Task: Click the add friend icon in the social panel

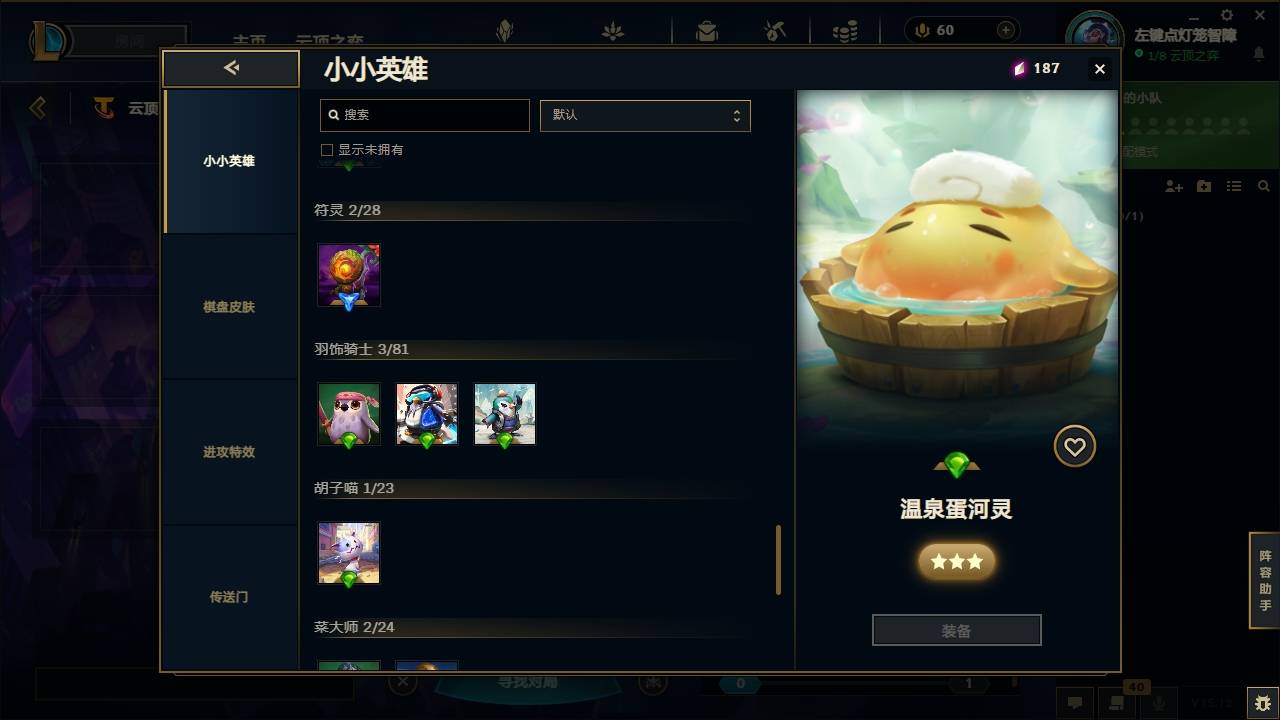Action: [1173, 186]
